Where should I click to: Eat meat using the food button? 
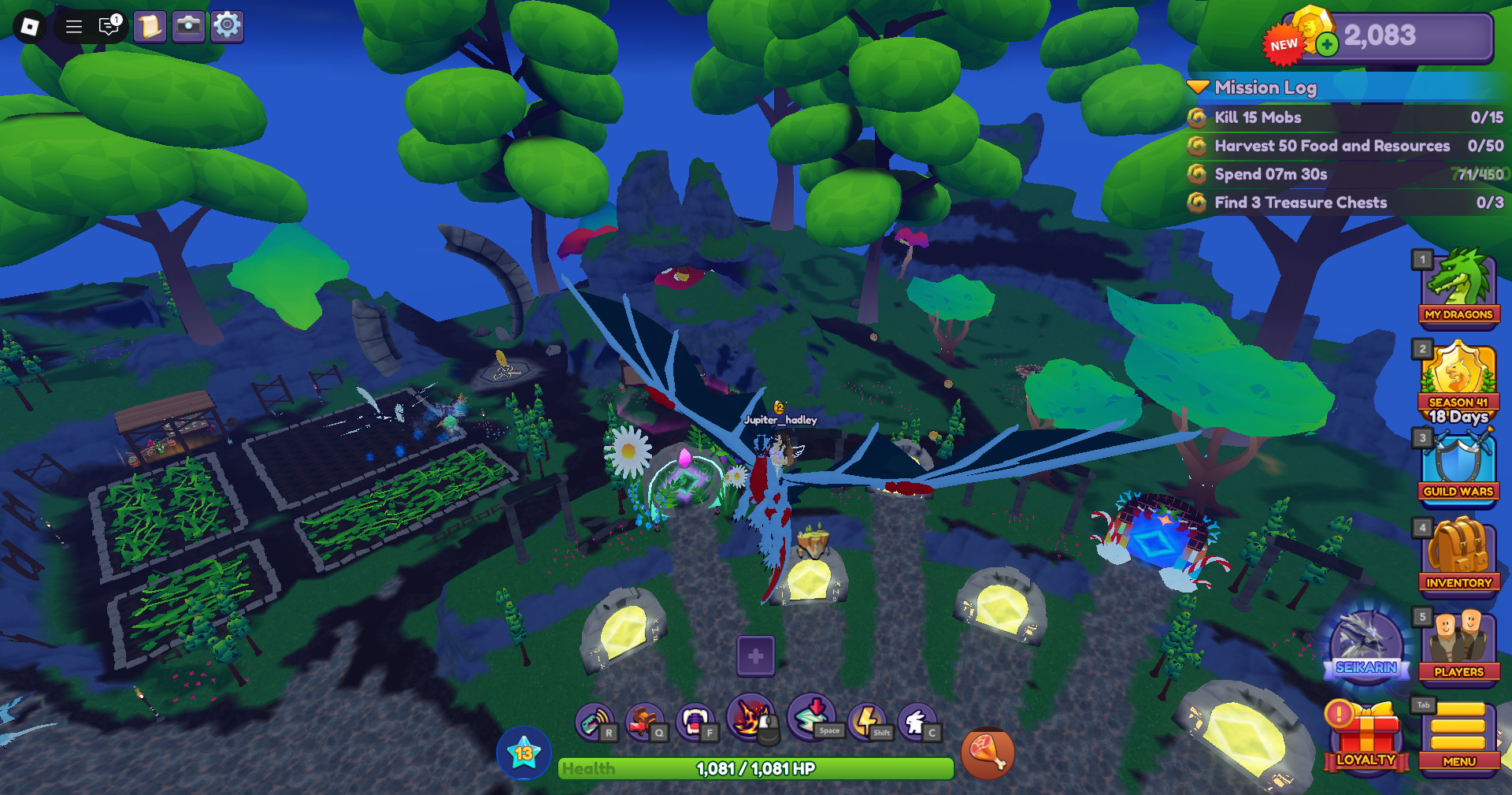(x=989, y=753)
